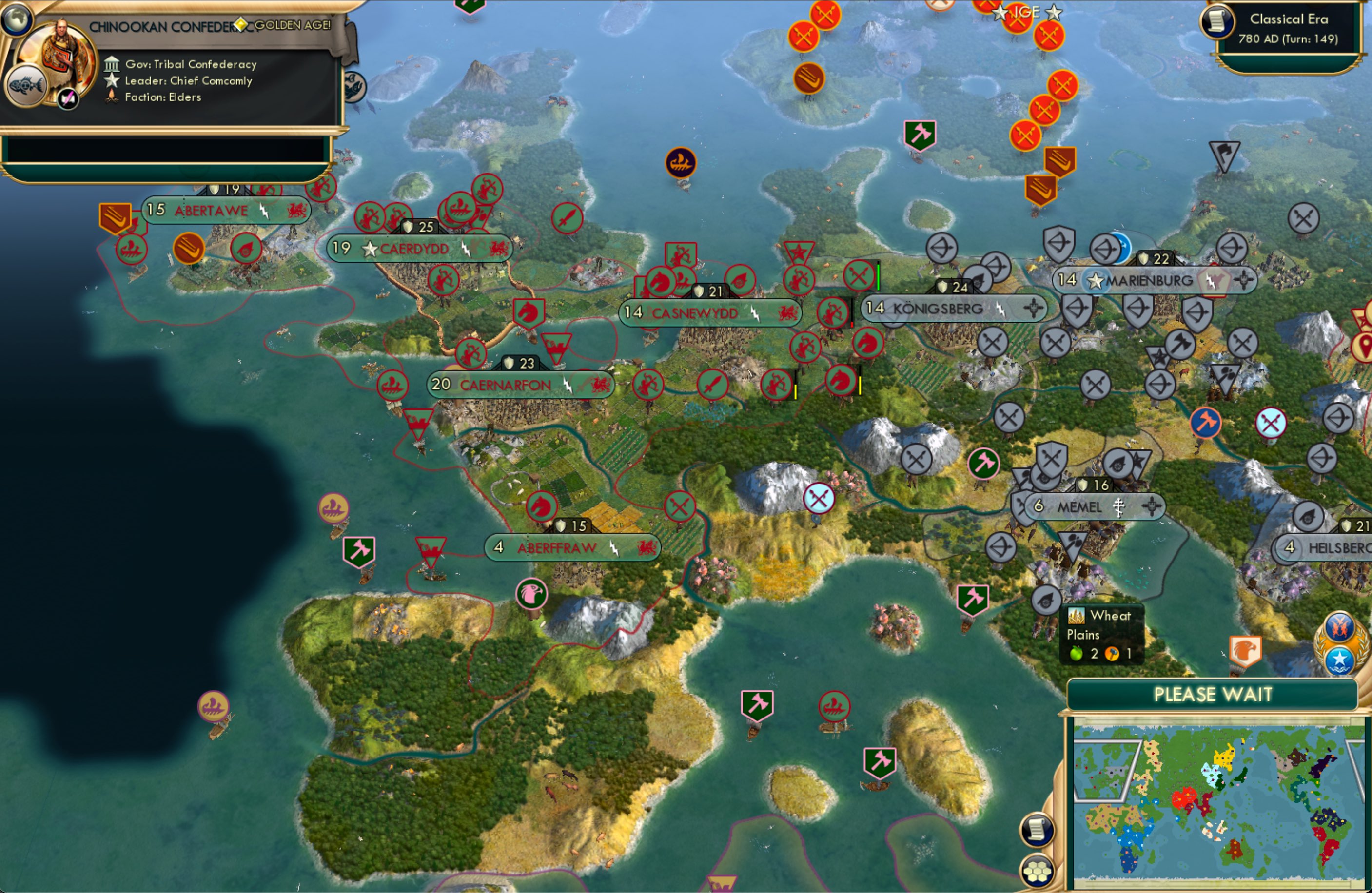Select the Wheat resource icon in the tooltip
The image size is (1372, 893).
(1076, 616)
